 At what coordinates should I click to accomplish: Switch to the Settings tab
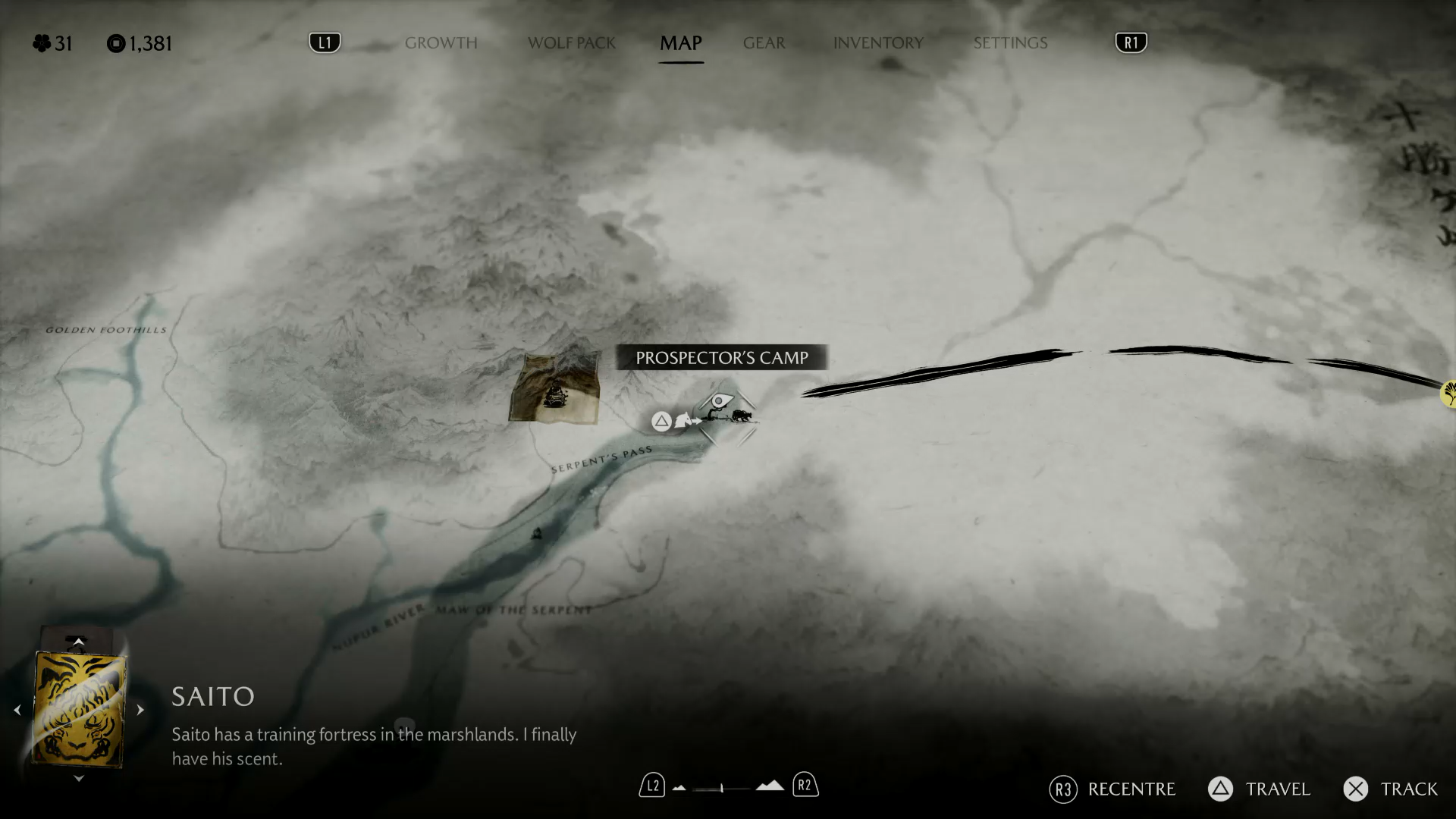1010,43
